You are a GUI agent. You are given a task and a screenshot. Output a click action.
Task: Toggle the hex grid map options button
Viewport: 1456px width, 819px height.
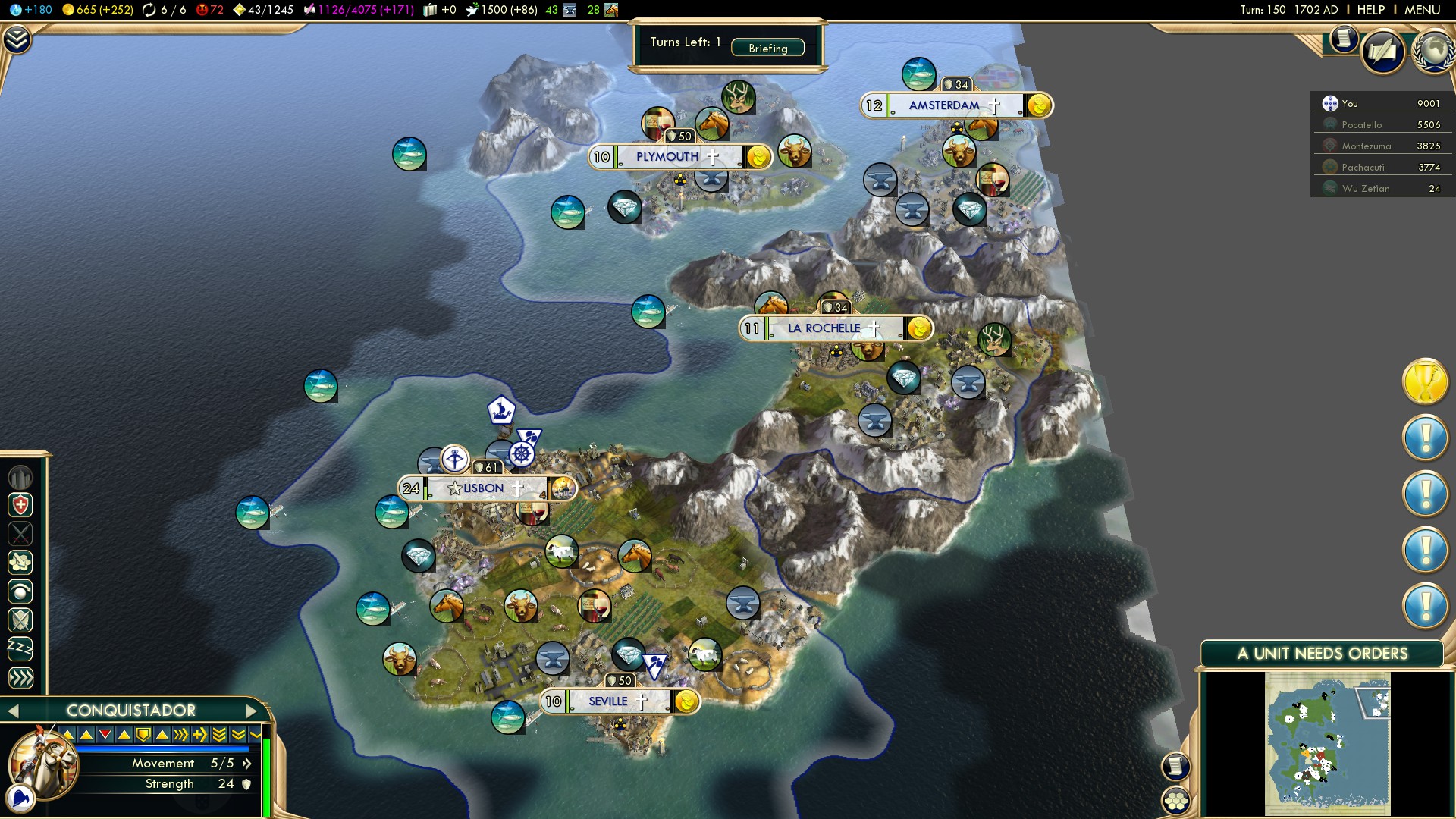[1176, 801]
